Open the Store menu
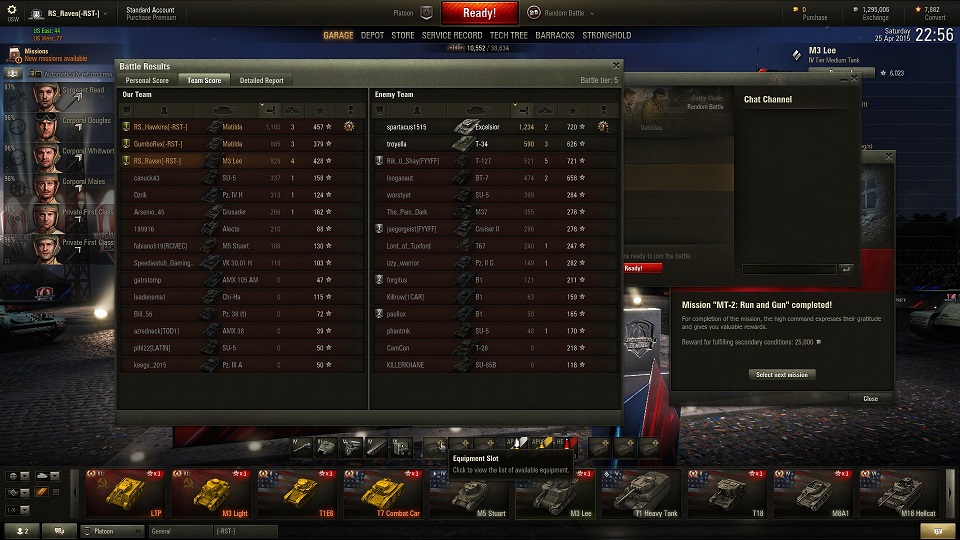This screenshot has width=960, height=540. [403, 35]
